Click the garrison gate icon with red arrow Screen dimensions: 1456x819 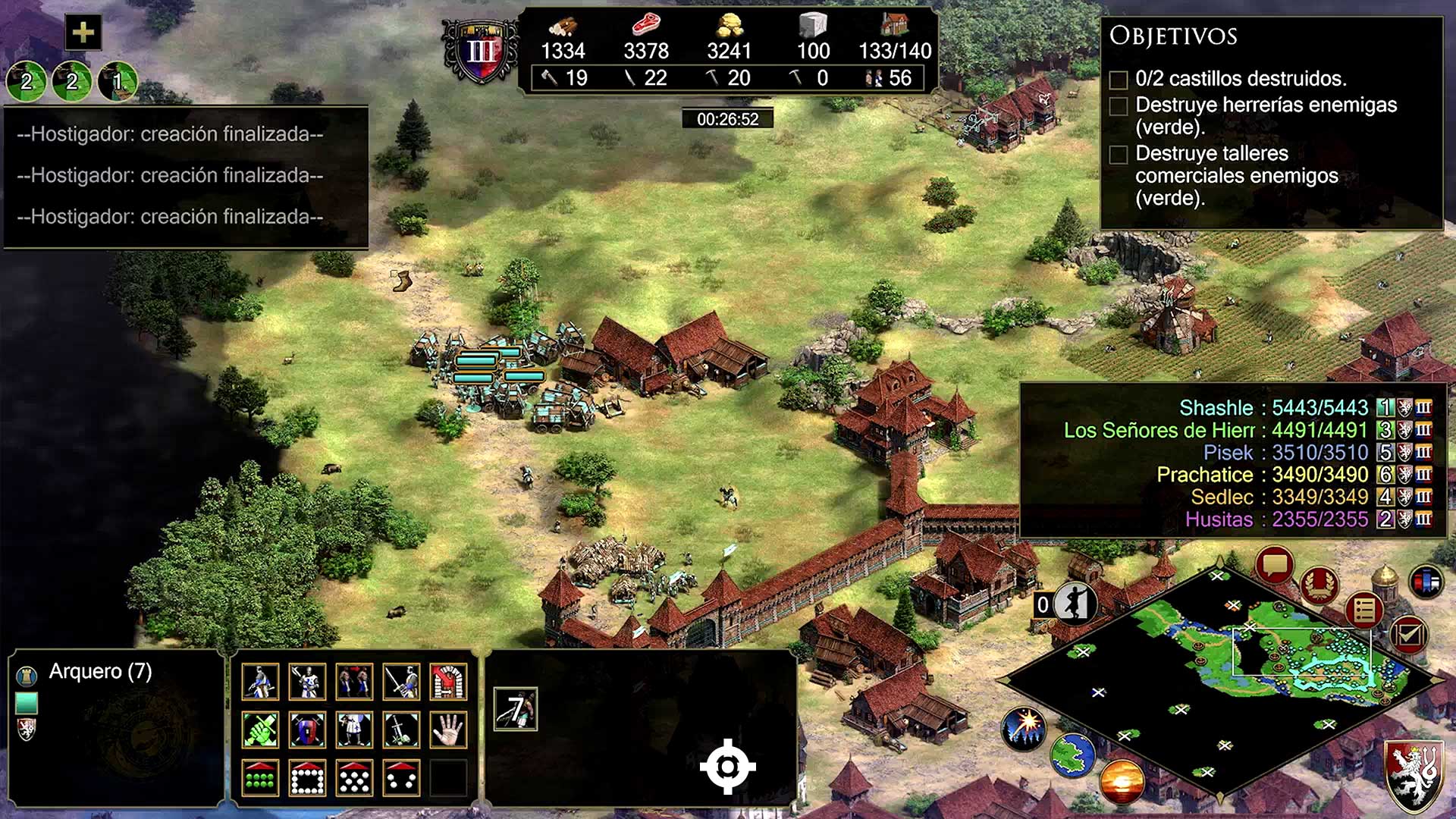pos(448,681)
